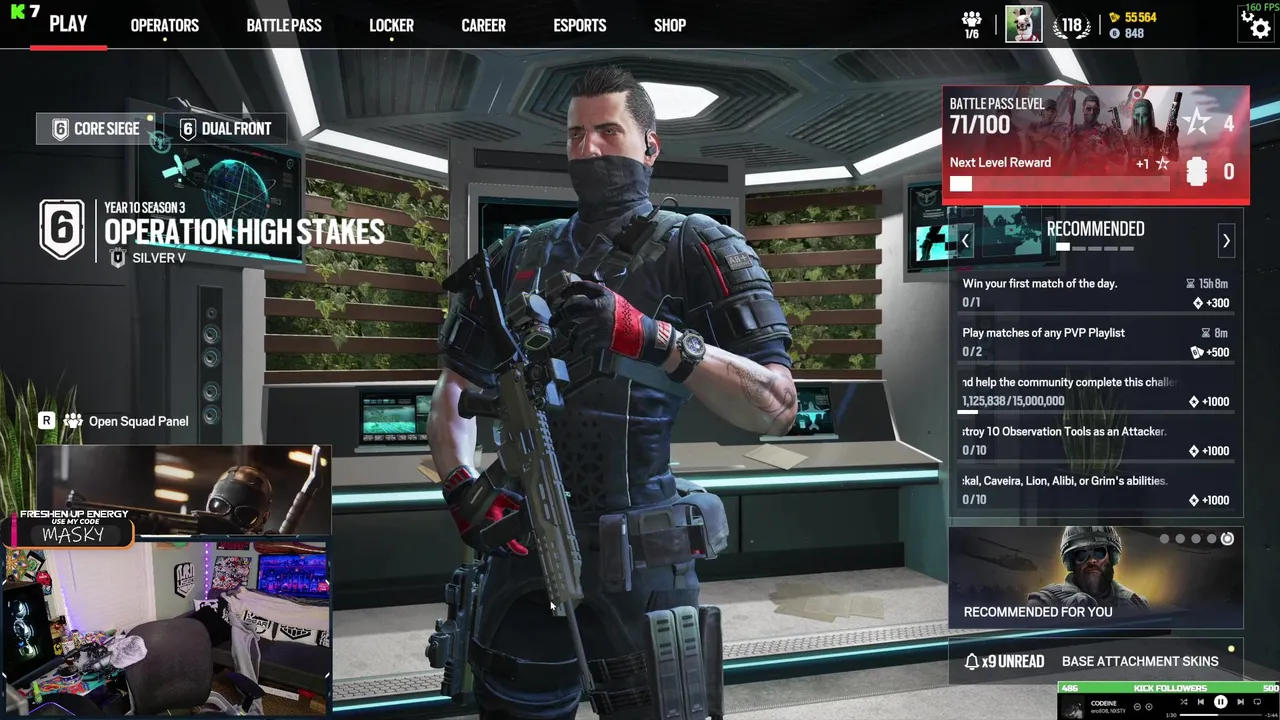Screen dimensions: 1280x720
Task: Show previous Recommended challenges page
Action: tap(965, 241)
